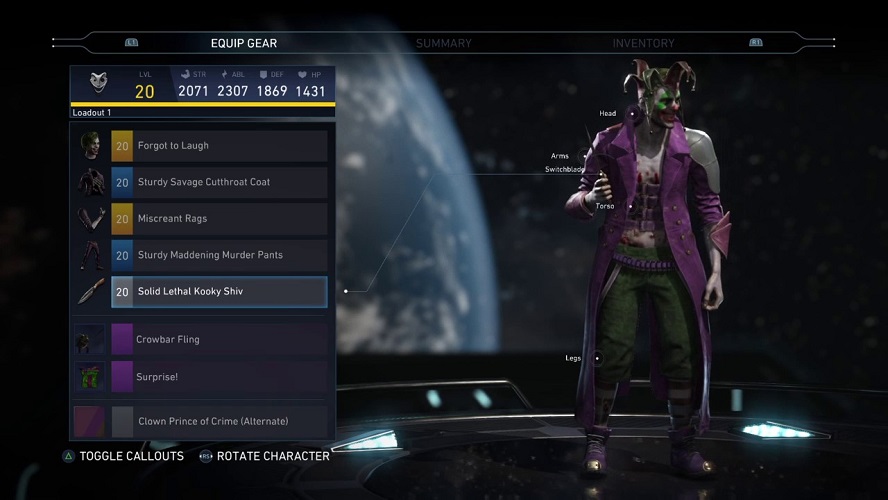Select the Torso callout marker
Image resolution: width=888 pixels, height=500 pixels.
(631, 207)
